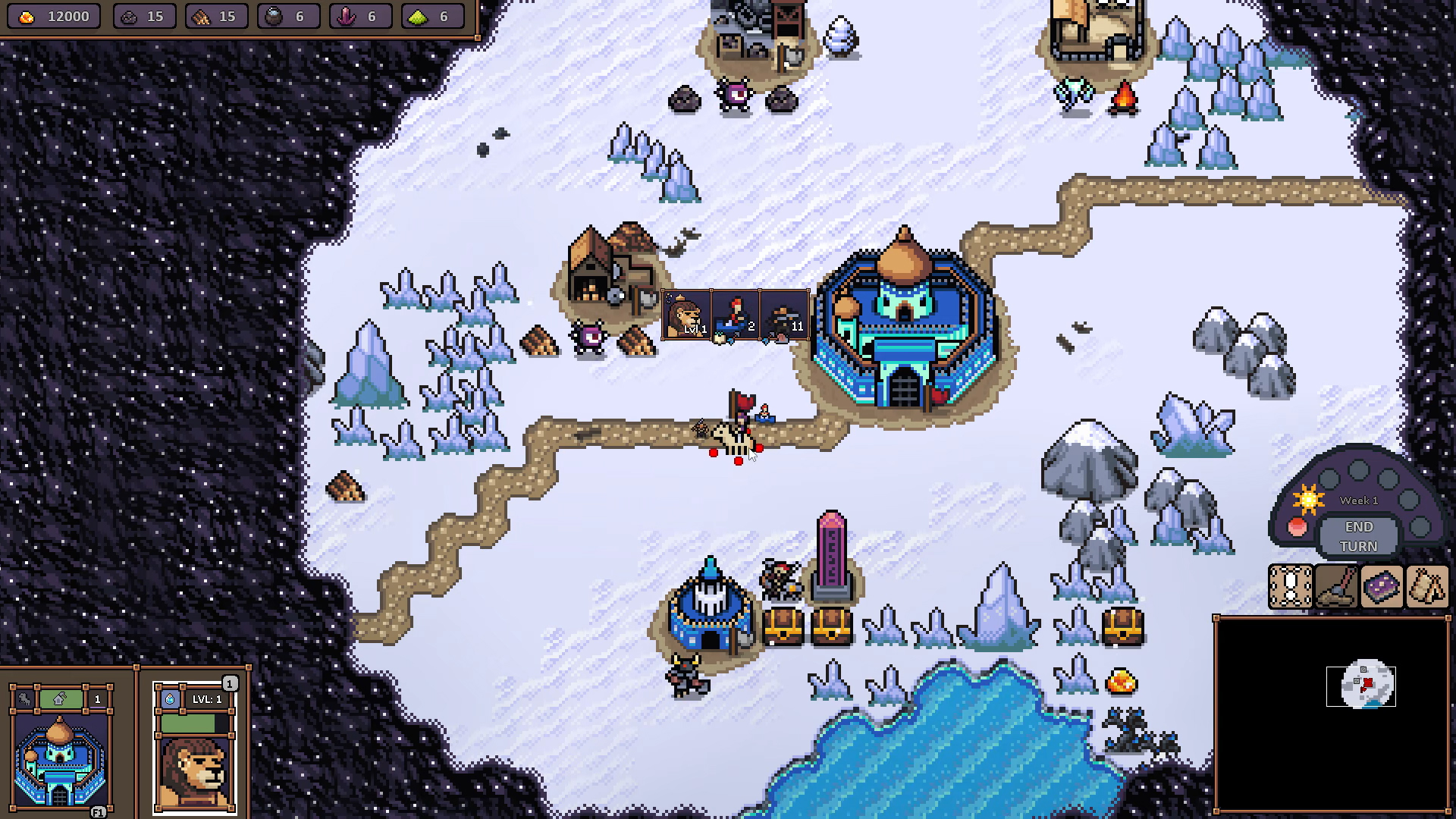Image resolution: width=1456 pixels, height=819 pixels.
Task: Click the minimap
Action: coord(1332,714)
